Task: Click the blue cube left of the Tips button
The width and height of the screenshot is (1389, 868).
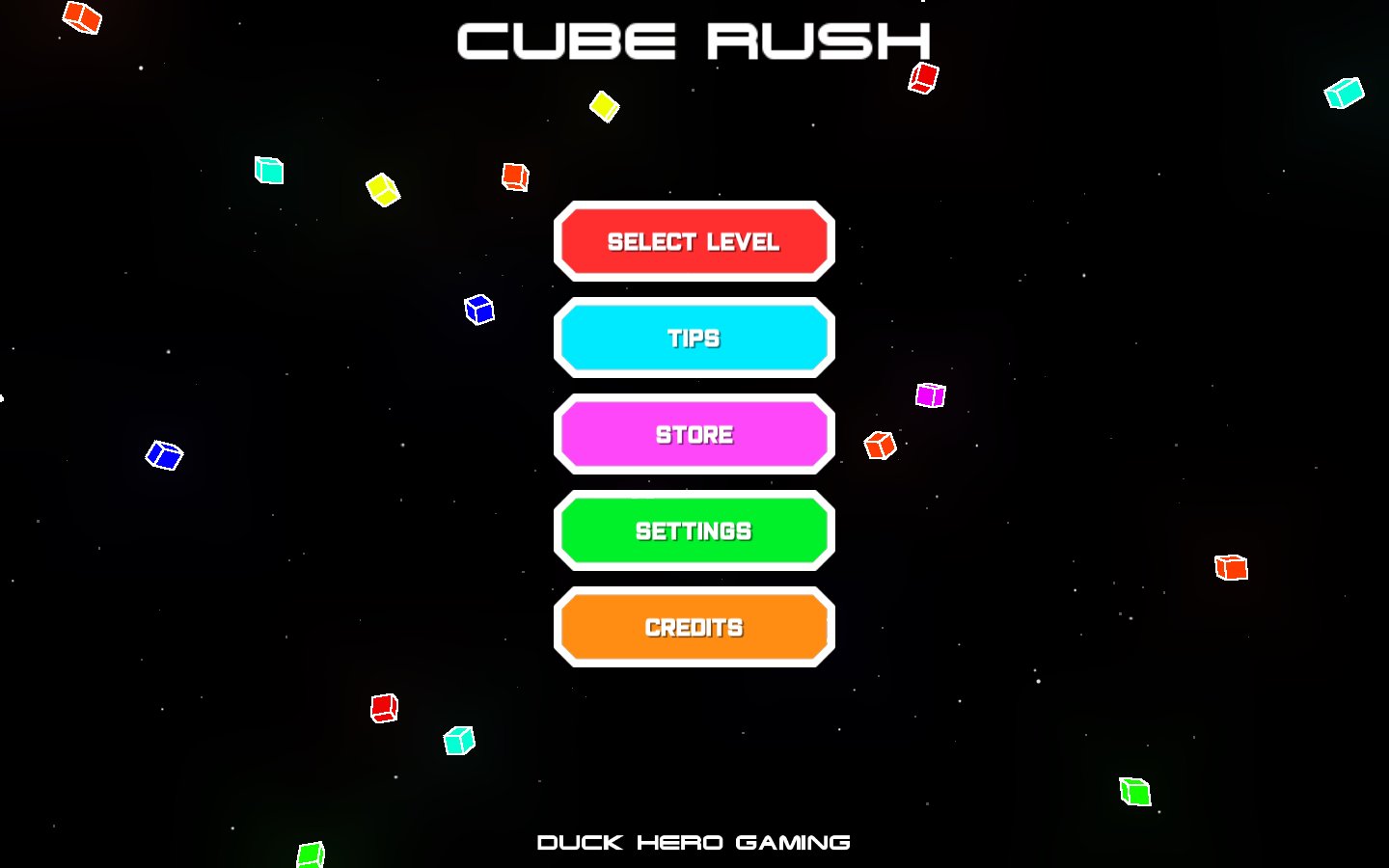Action: [x=479, y=310]
